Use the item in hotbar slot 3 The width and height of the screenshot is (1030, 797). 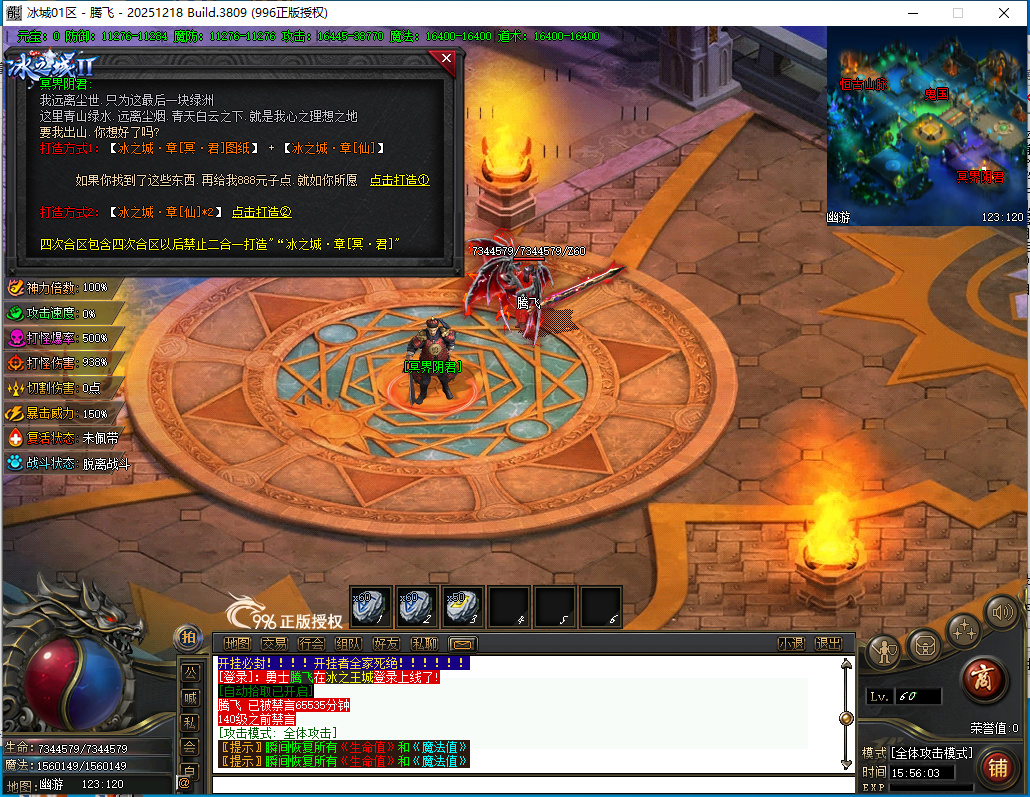point(463,606)
